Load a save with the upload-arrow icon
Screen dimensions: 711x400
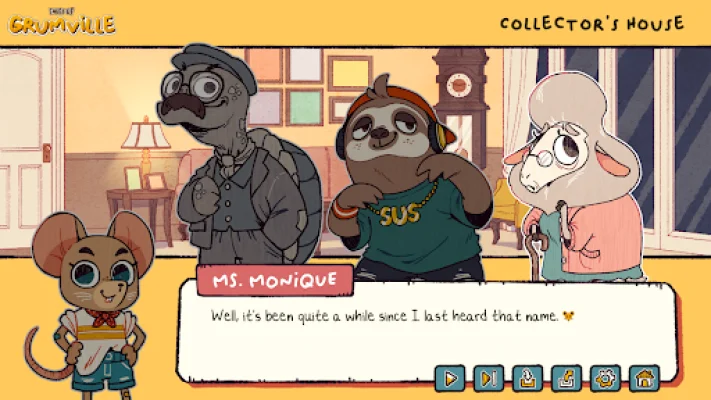point(566,379)
